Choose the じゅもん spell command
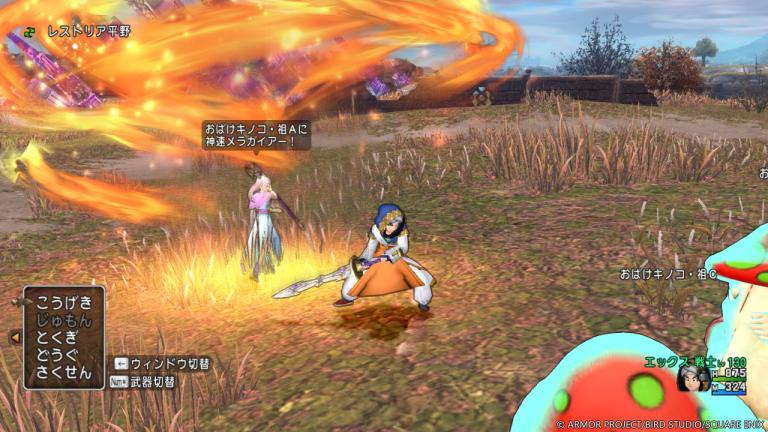Screen dimensions: 768x432 (63, 320)
